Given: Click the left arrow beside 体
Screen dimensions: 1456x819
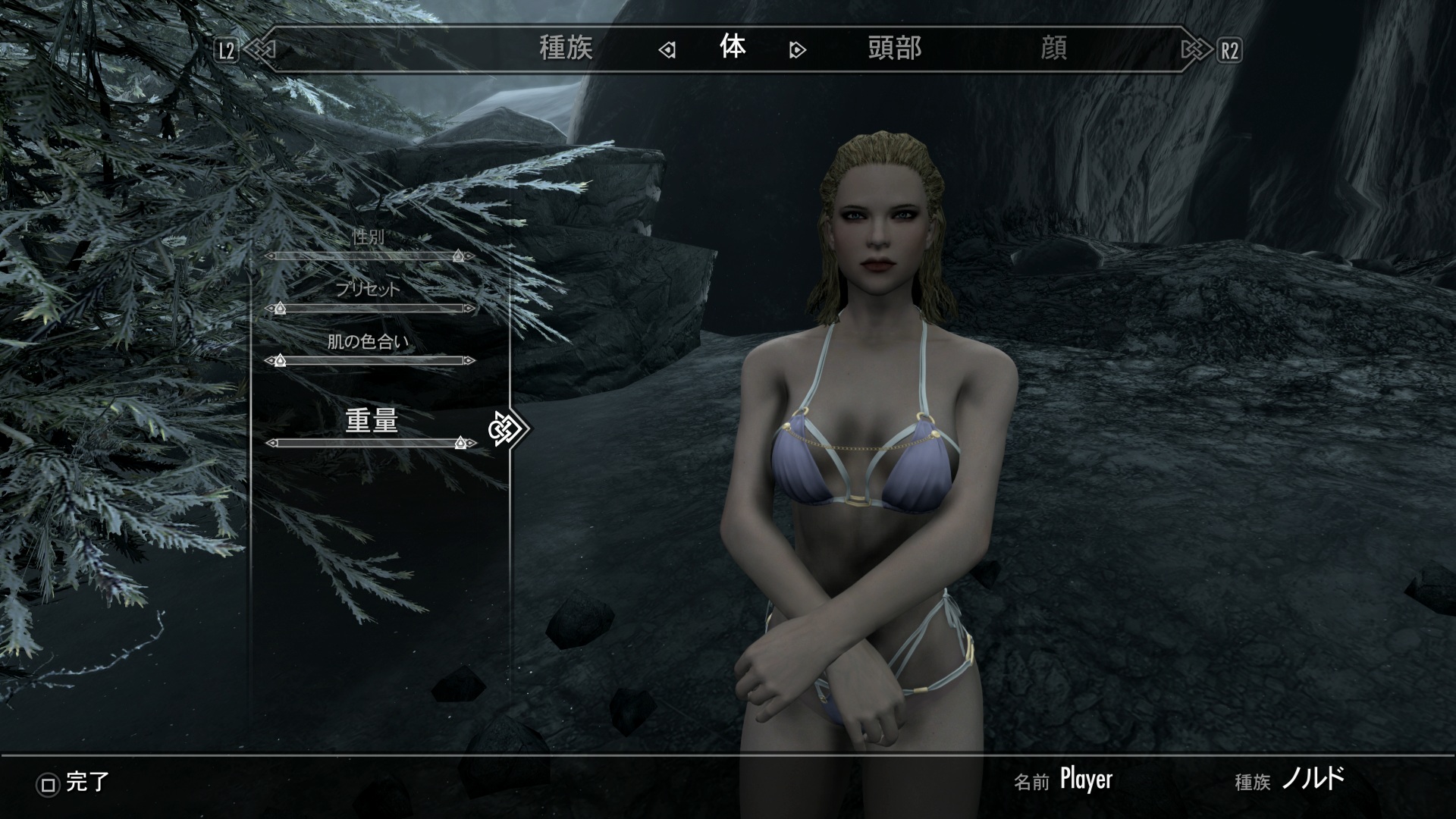Looking at the screenshot, I should click(667, 50).
